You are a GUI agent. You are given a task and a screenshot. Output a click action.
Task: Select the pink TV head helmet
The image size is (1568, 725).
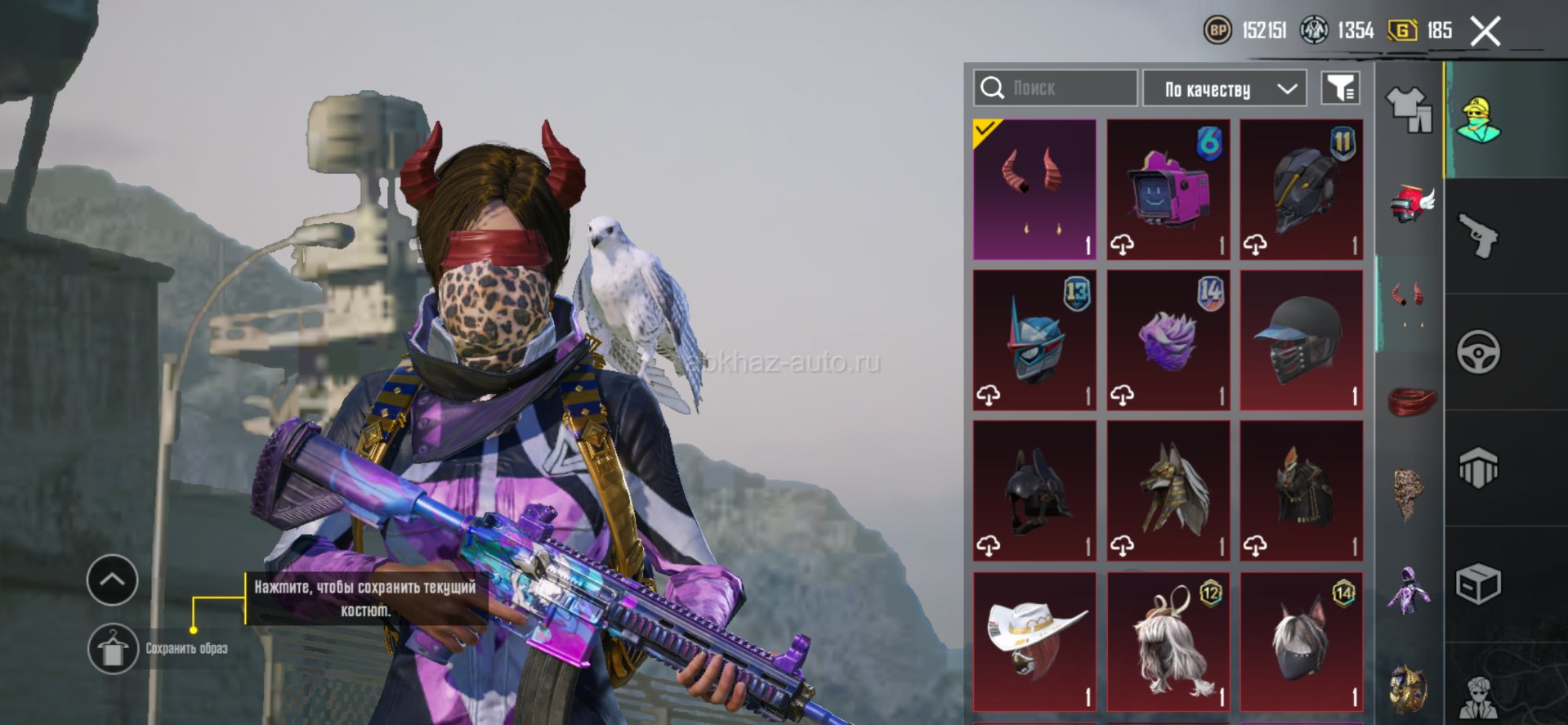click(1168, 190)
